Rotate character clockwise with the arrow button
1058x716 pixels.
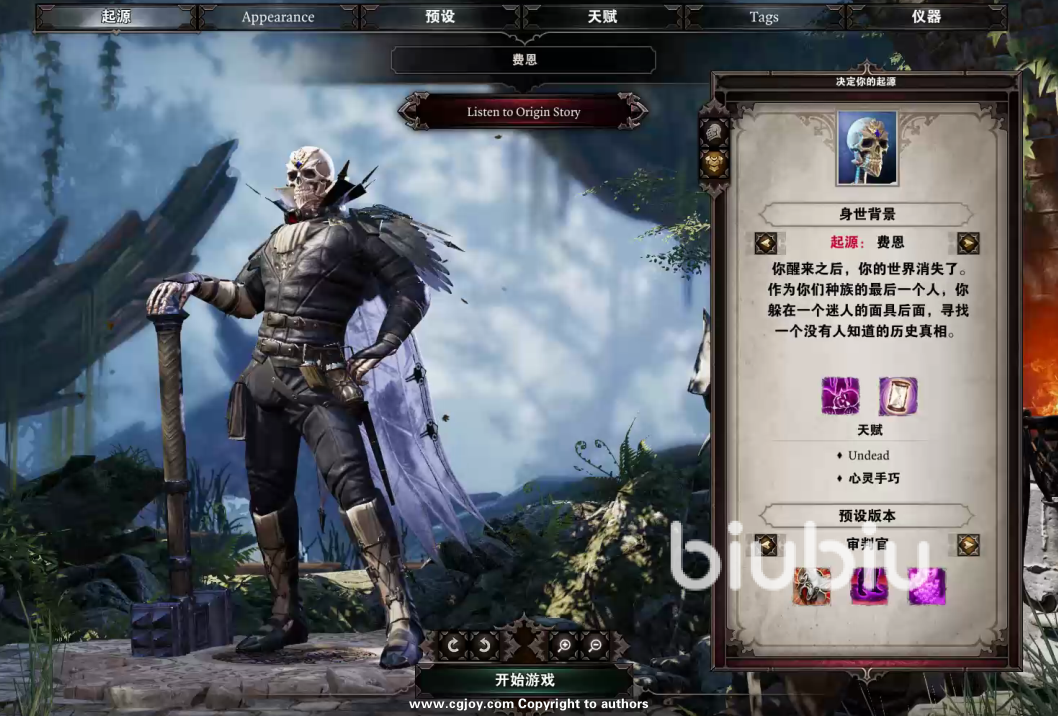453,646
